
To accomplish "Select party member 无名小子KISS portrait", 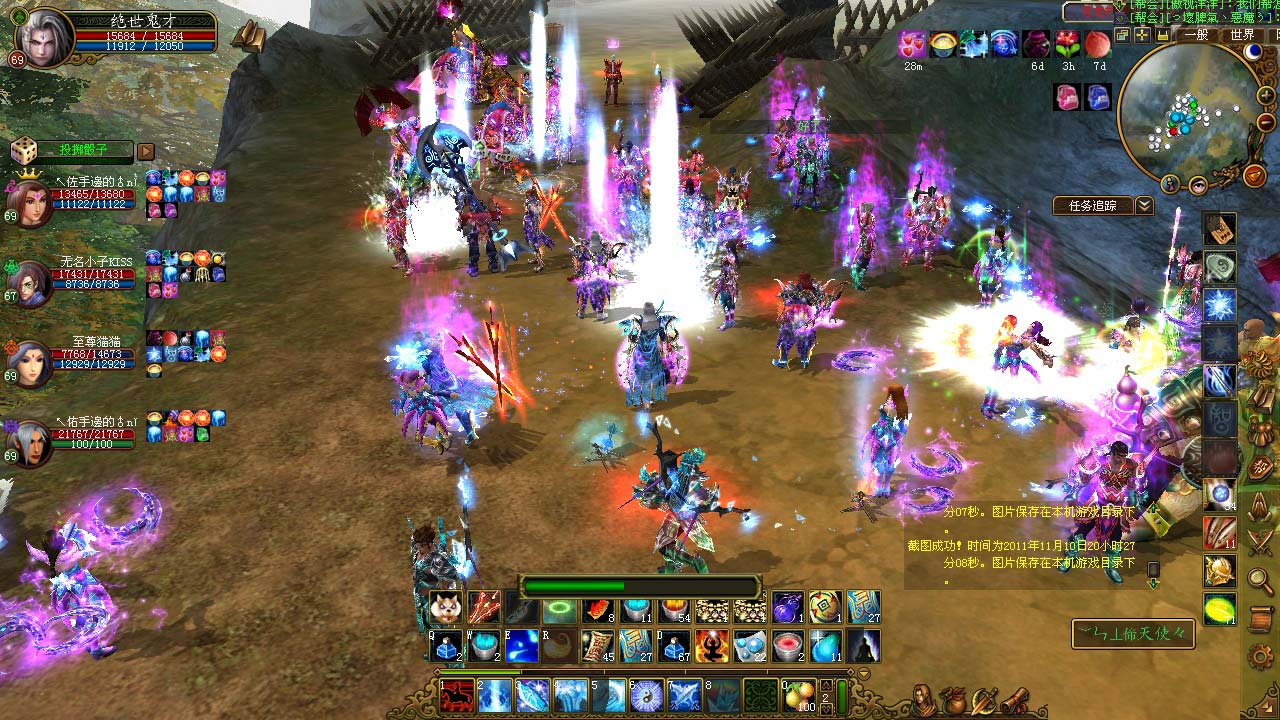I will click(x=31, y=284).
